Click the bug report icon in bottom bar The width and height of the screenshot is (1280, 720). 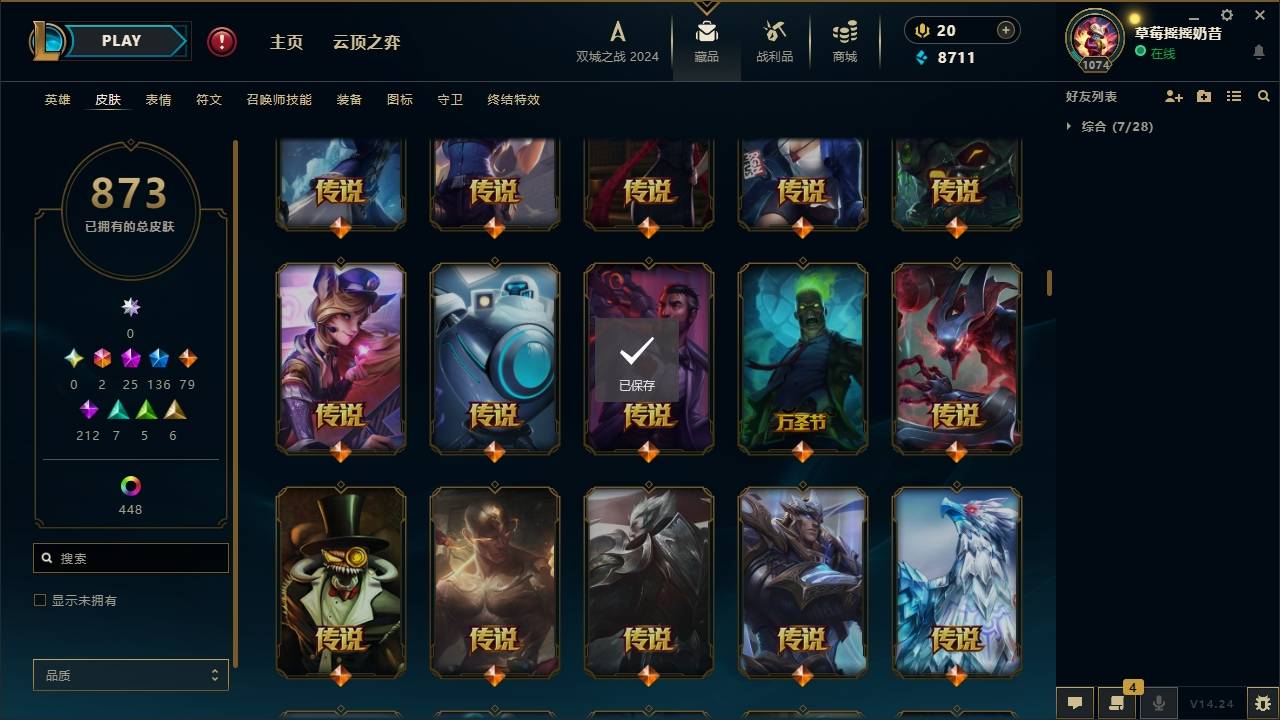tap(1261, 703)
